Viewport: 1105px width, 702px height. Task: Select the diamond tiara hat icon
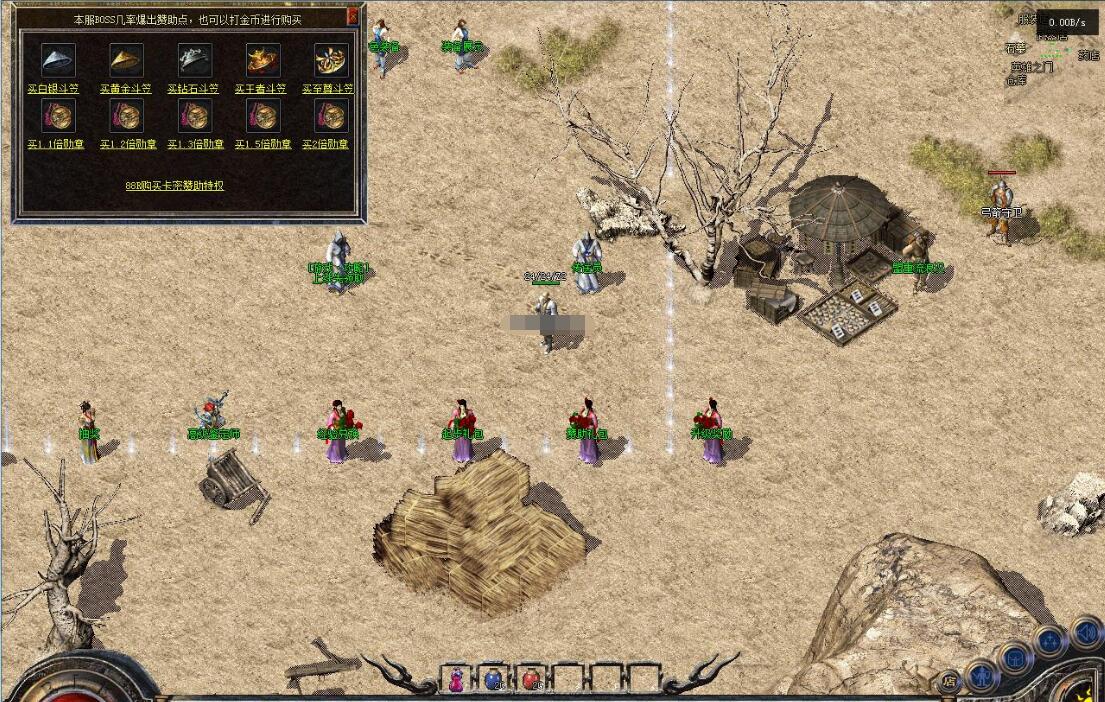coord(195,61)
